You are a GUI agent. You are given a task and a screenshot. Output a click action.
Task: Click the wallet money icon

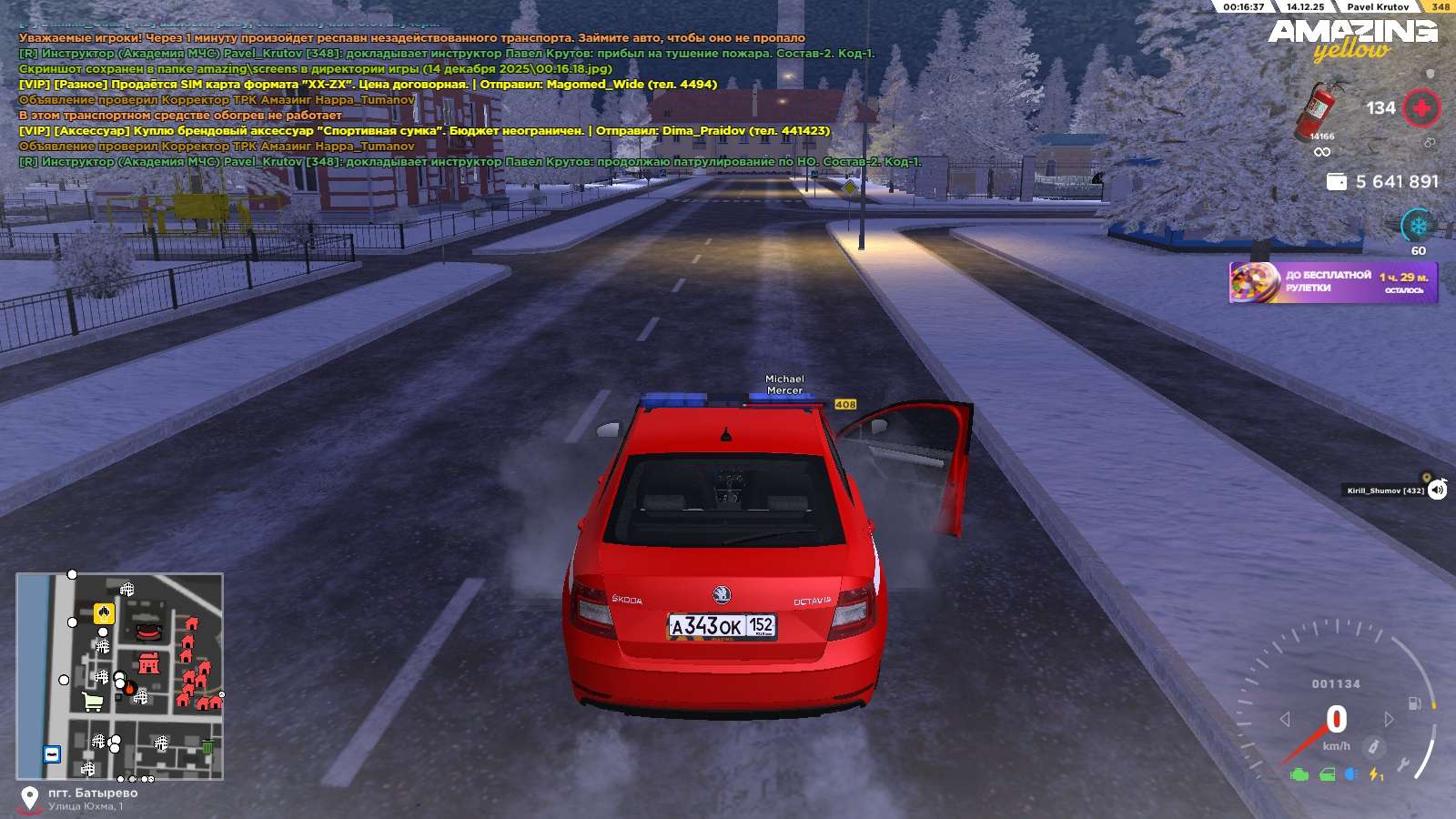point(1337,182)
